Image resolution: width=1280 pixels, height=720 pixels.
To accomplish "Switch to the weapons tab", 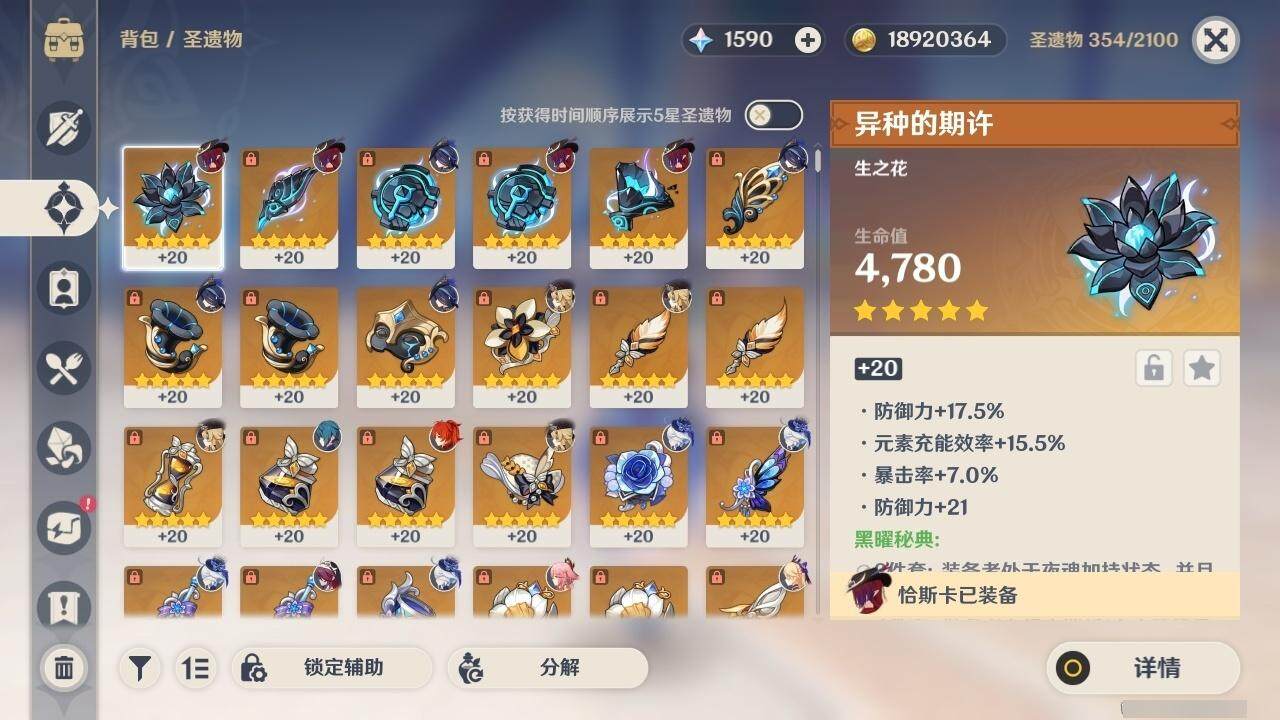I will pyautogui.click(x=64, y=128).
